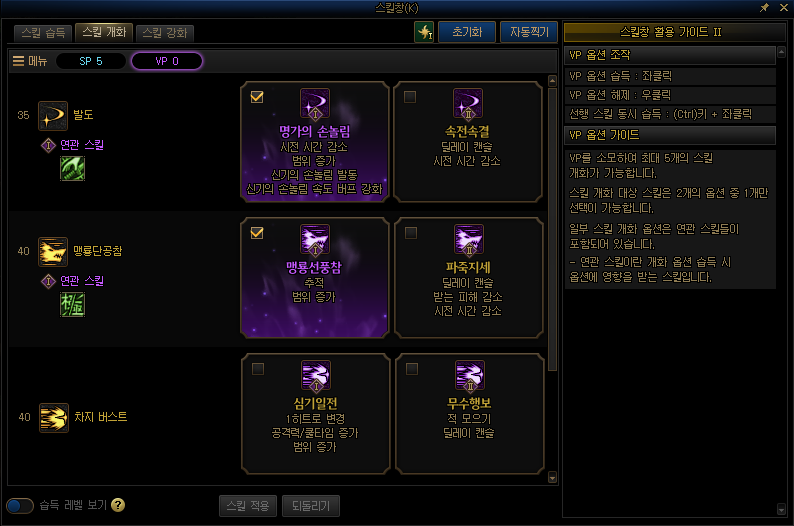Activate the 자동찍기 auto-assign button
The height and width of the screenshot is (526, 794).
click(x=528, y=31)
